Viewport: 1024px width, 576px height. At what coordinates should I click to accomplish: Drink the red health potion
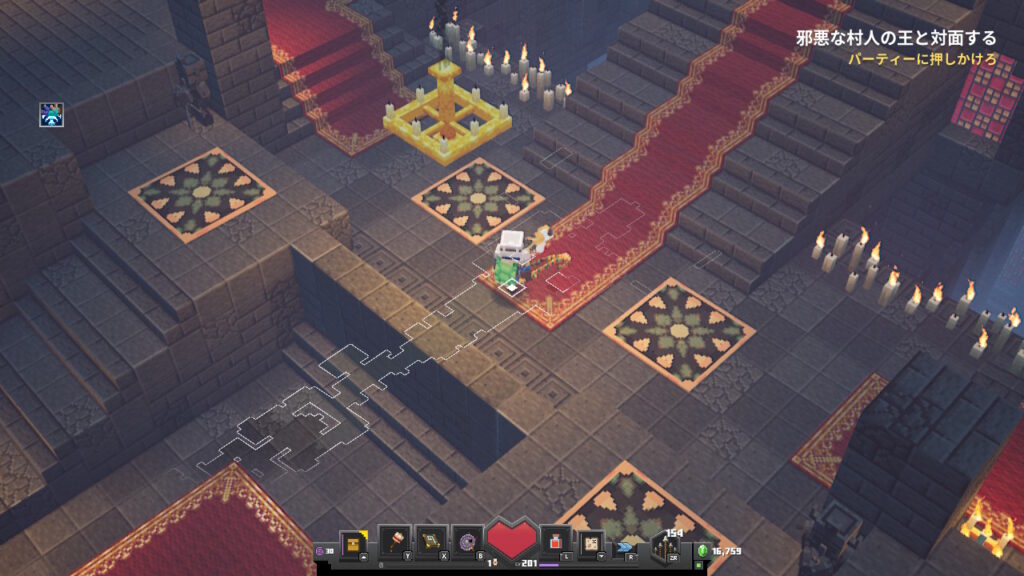[x=555, y=542]
